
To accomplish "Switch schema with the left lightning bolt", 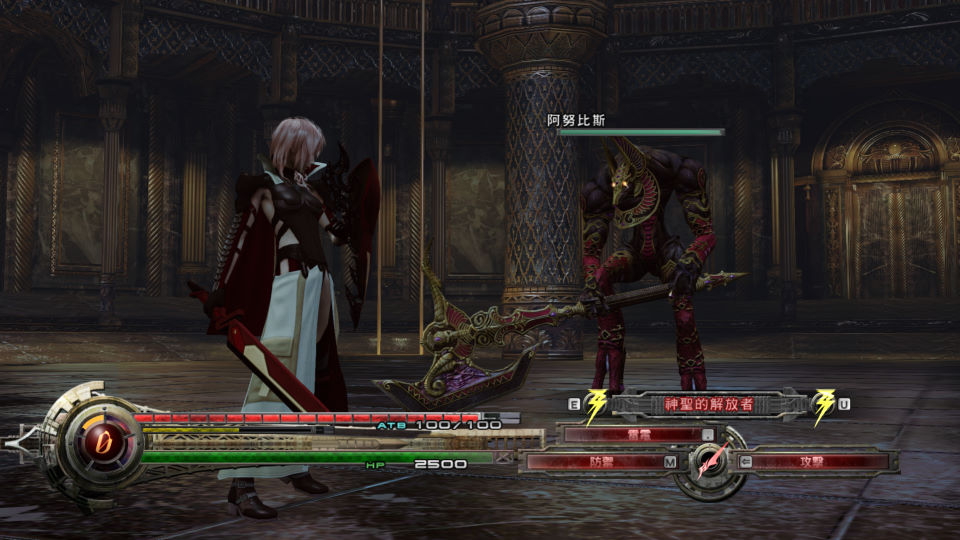I will (596, 405).
